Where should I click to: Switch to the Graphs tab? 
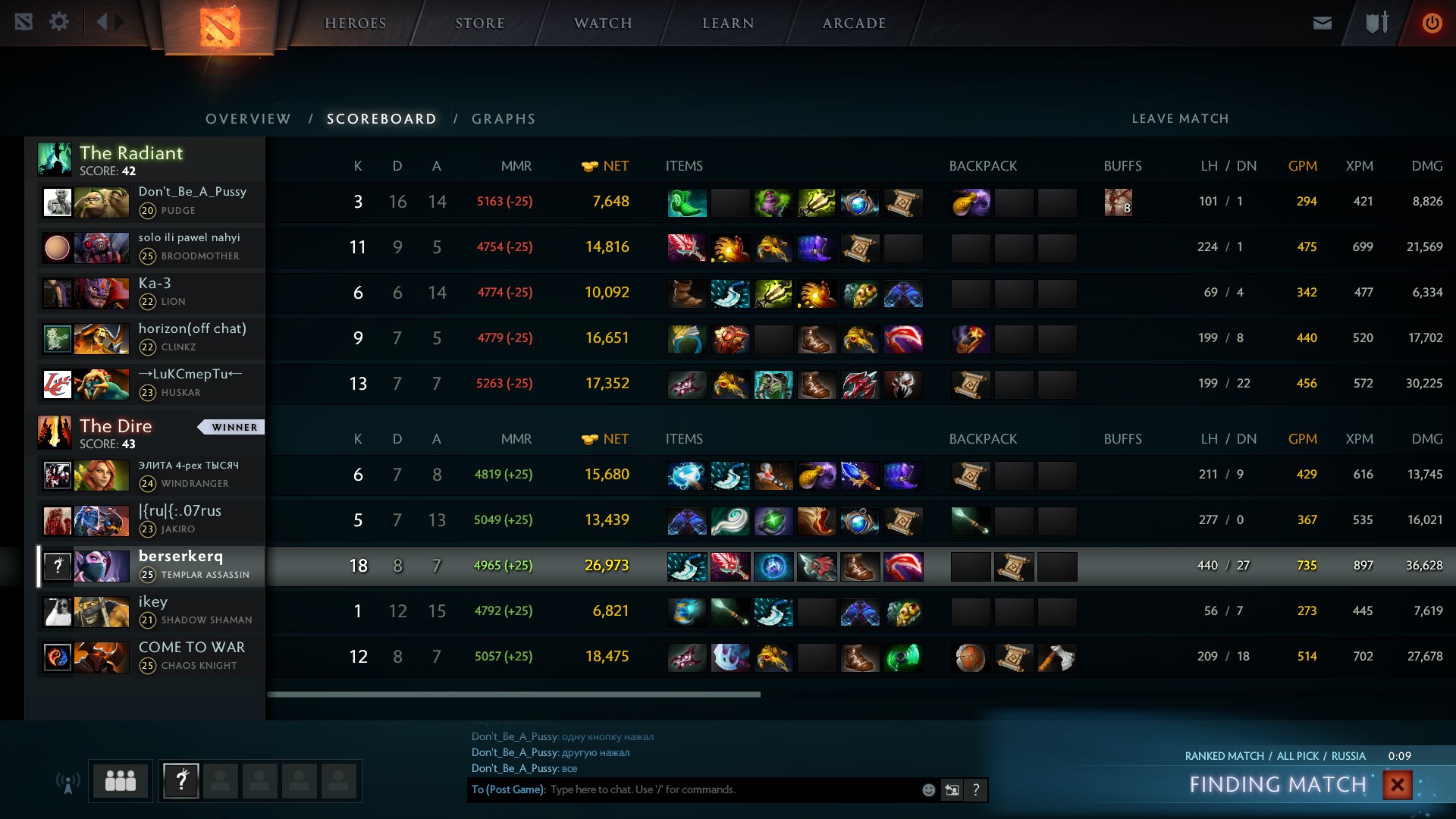click(x=504, y=119)
